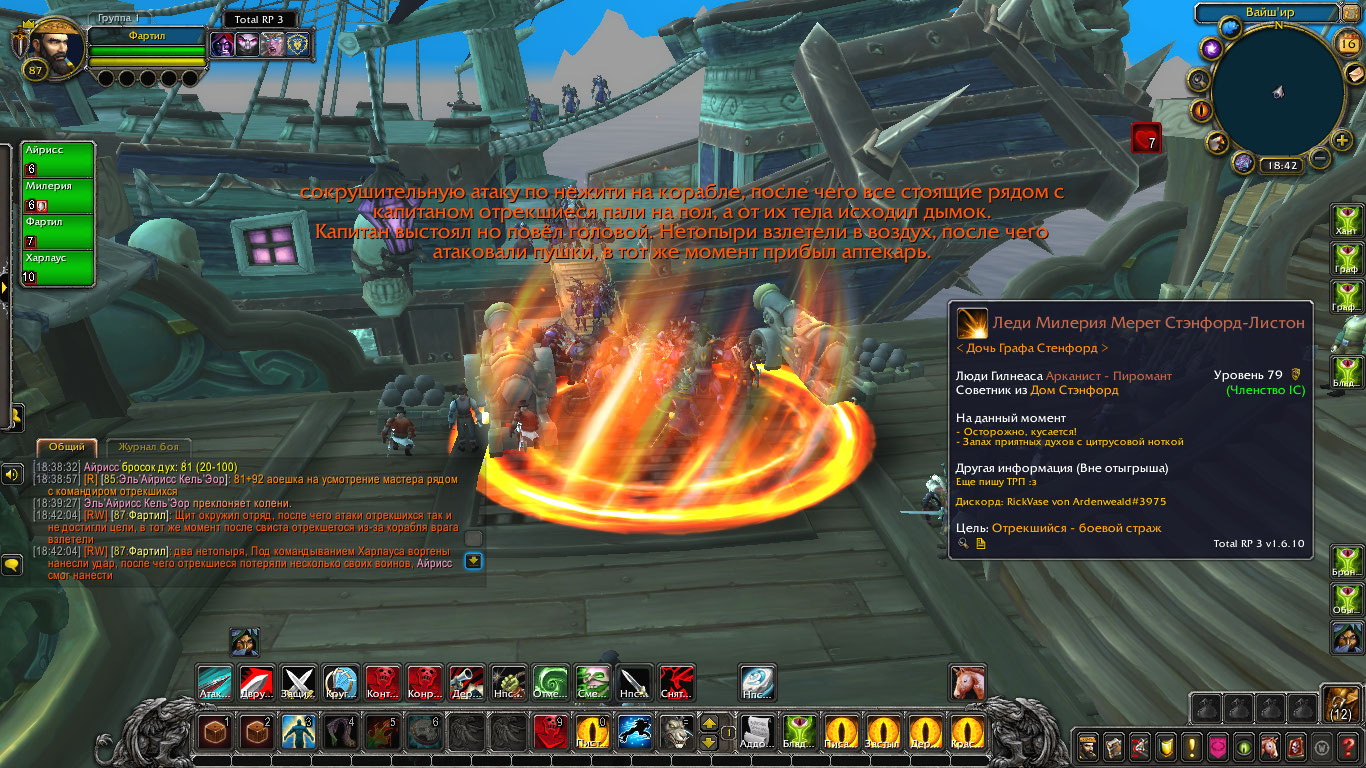1366x768 pixels.
Task: Use the red skull action slot 9
Action: pyautogui.click(x=550, y=733)
